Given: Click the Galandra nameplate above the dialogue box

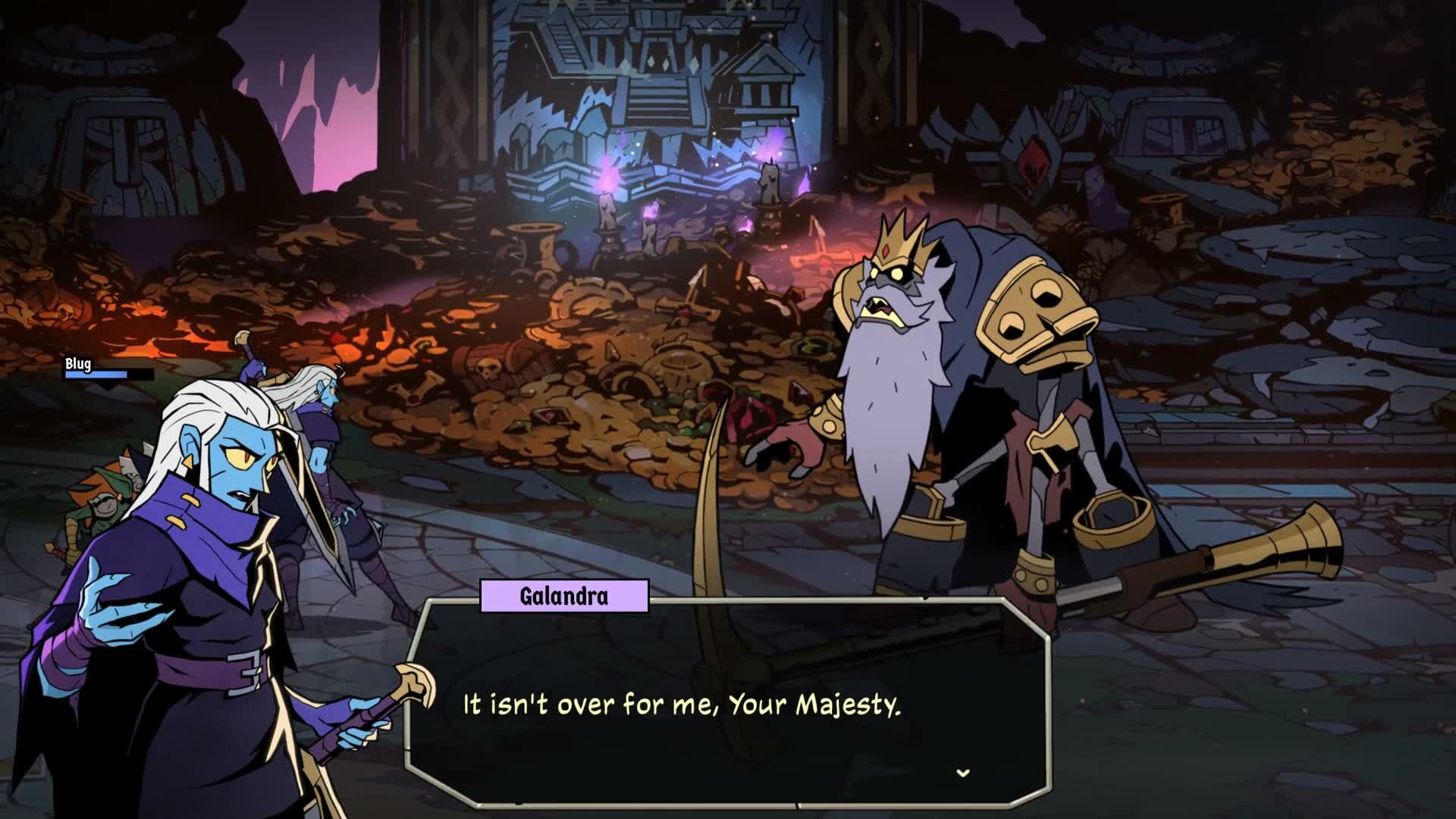Looking at the screenshot, I should [563, 598].
